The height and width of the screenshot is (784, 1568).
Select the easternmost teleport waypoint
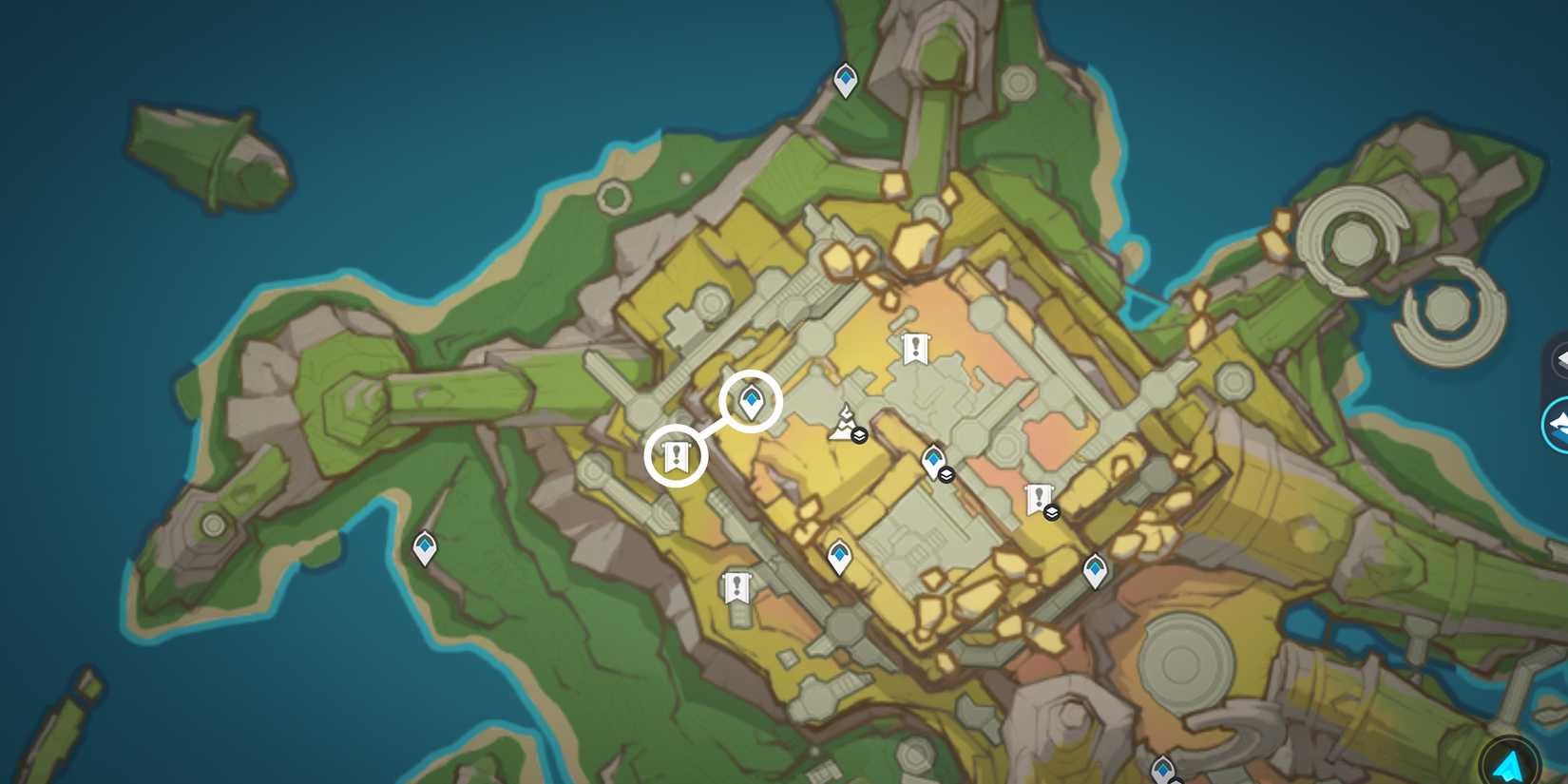[x=1097, y=570]
